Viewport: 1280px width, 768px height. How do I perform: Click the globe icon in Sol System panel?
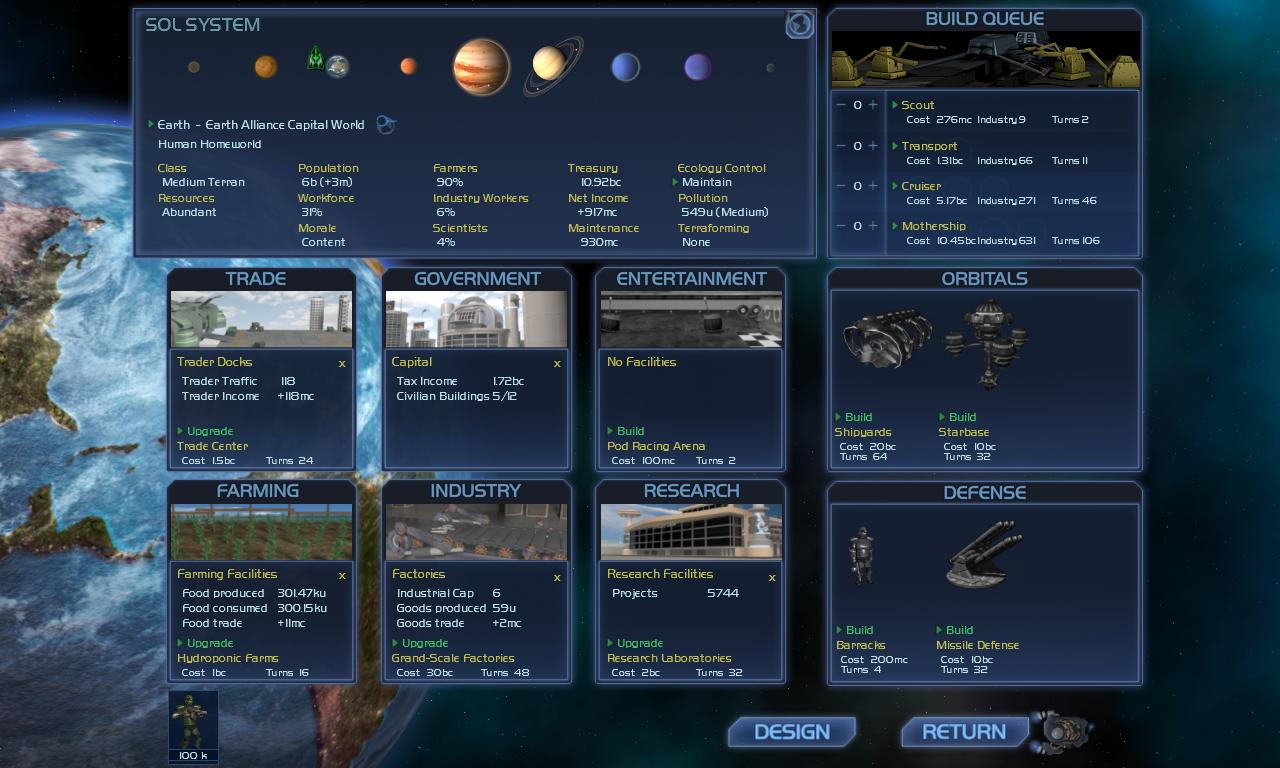[x=799, y=25]
